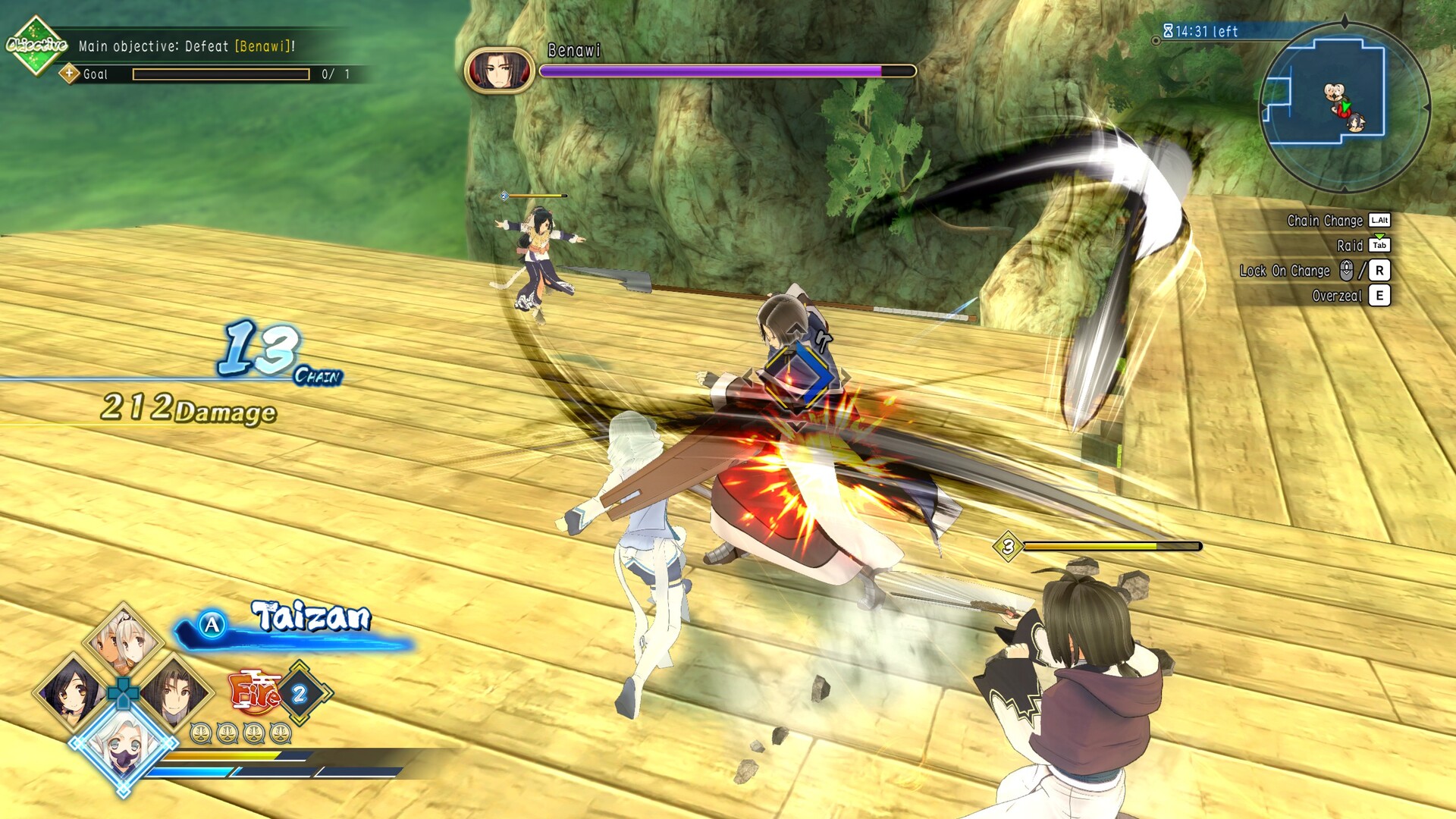Select the main objective Defeat Benawi text
1456x819 pixels.
187,46
